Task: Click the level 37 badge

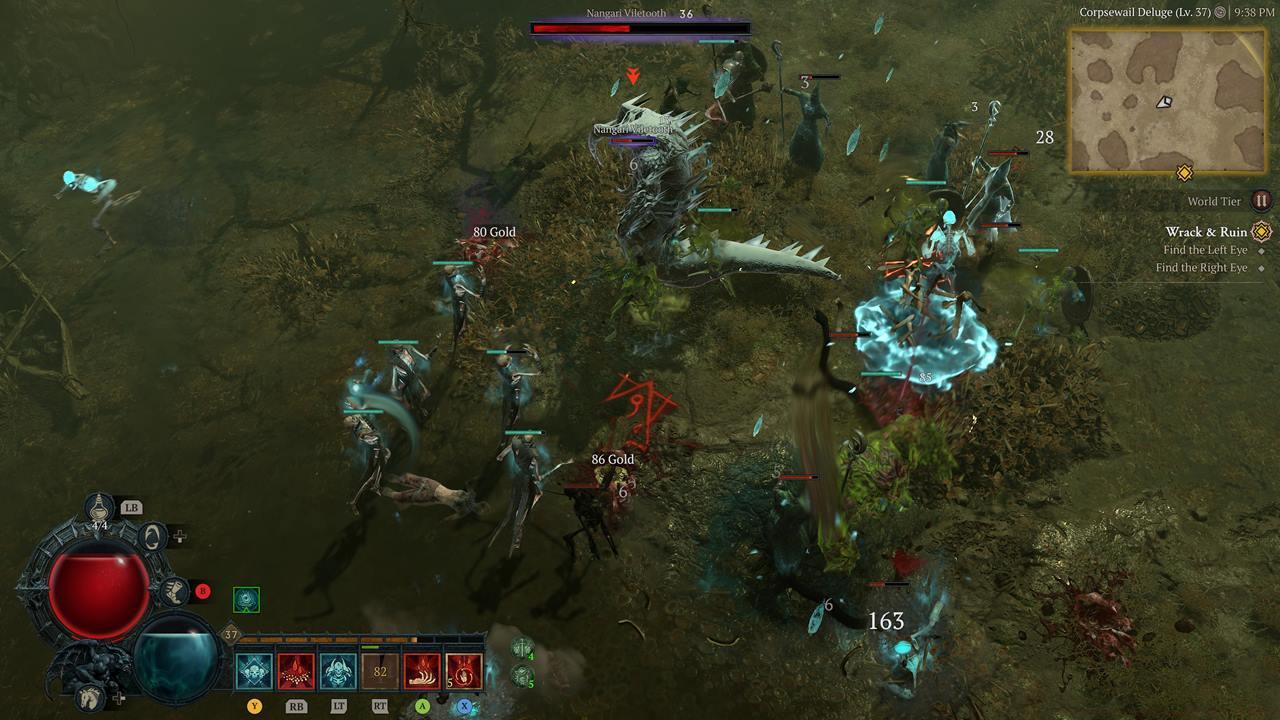Action: [231, 634]
